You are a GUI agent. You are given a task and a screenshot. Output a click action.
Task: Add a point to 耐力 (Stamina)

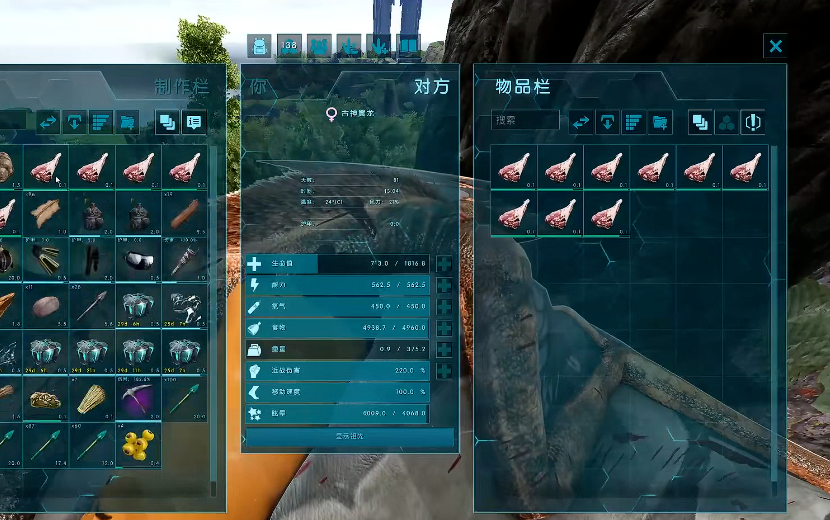(444, 285)
